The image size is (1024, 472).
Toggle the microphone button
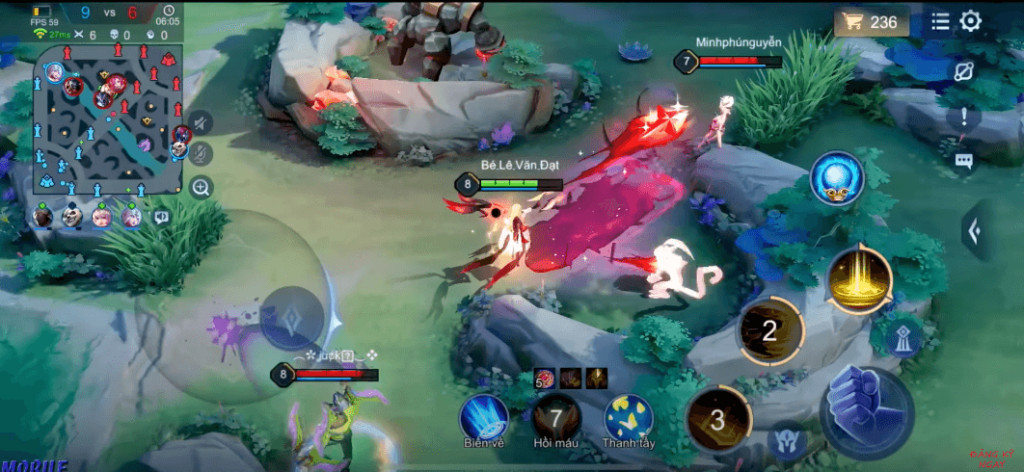click(202, 153)
